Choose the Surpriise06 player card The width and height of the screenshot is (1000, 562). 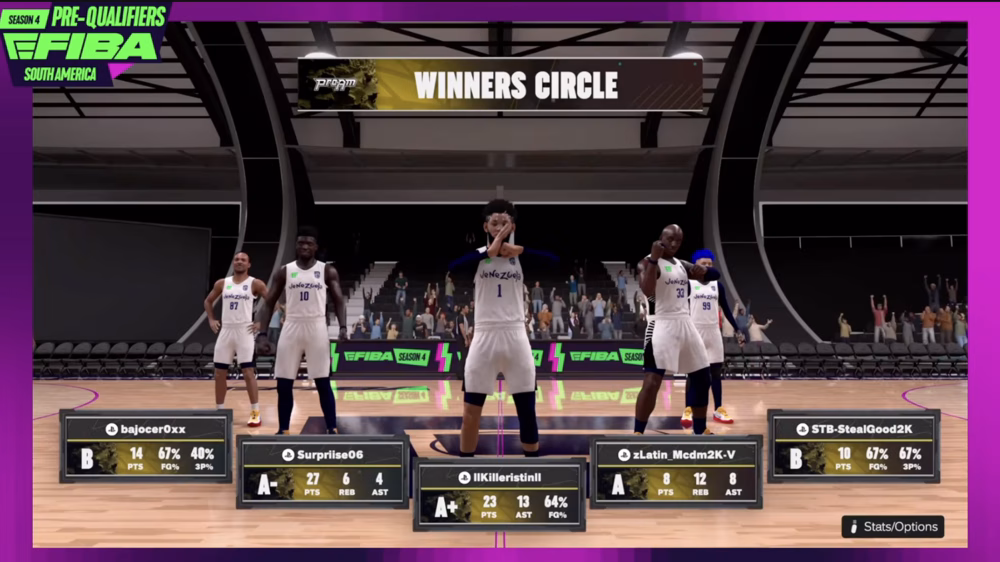click(323, 471)
